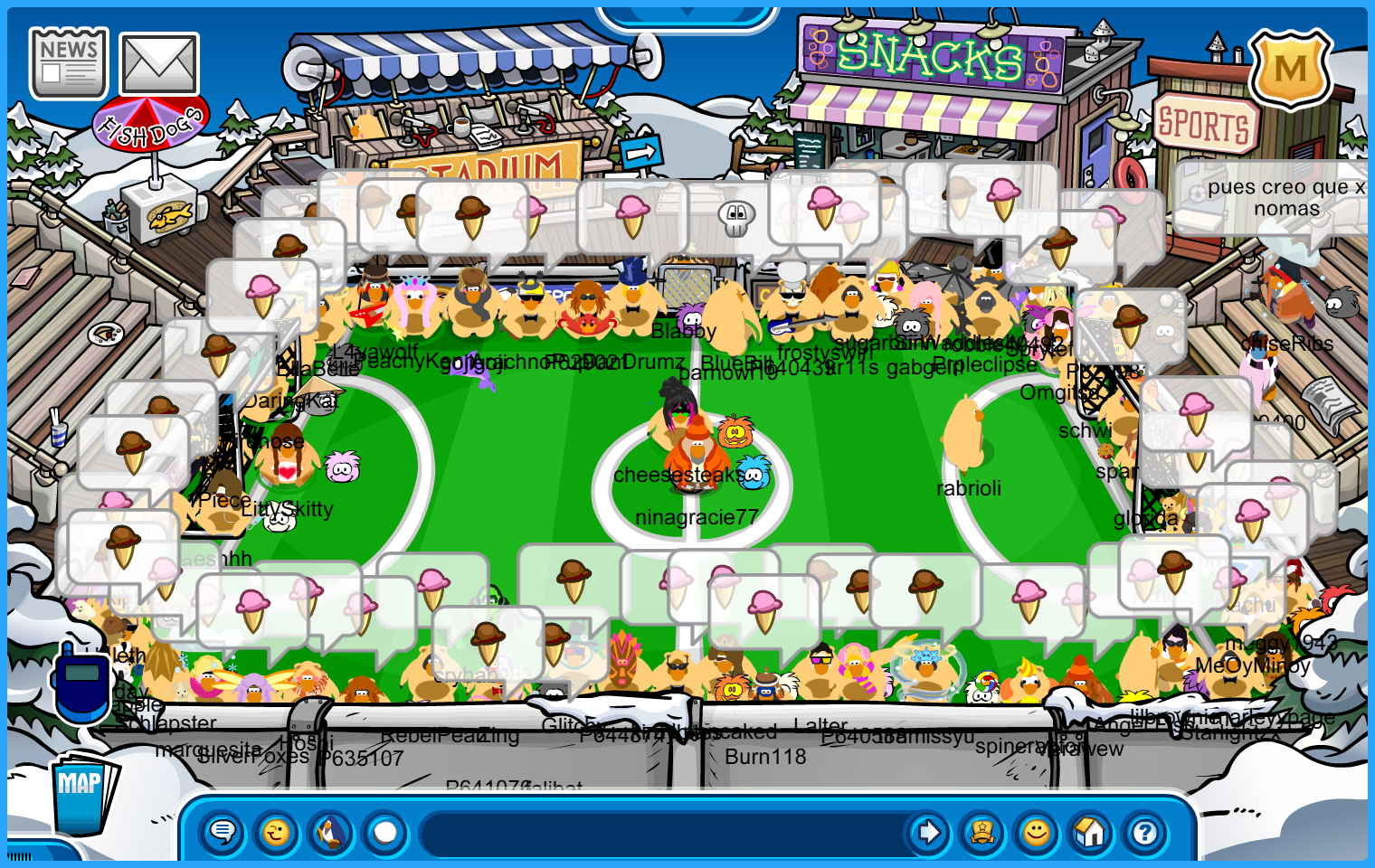
Task: Open the Map
Action: point(82,791)
